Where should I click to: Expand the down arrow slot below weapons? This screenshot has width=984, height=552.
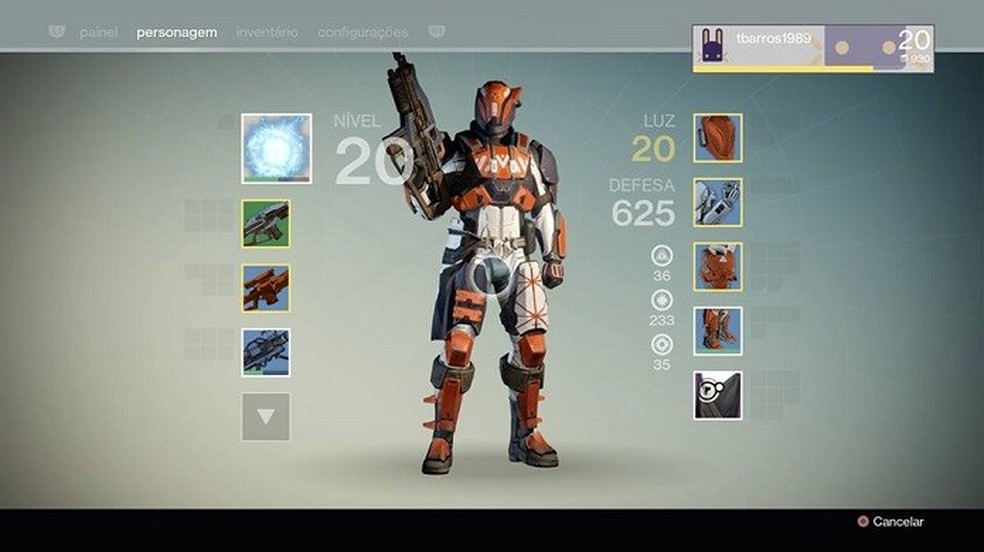coord(266,416)
